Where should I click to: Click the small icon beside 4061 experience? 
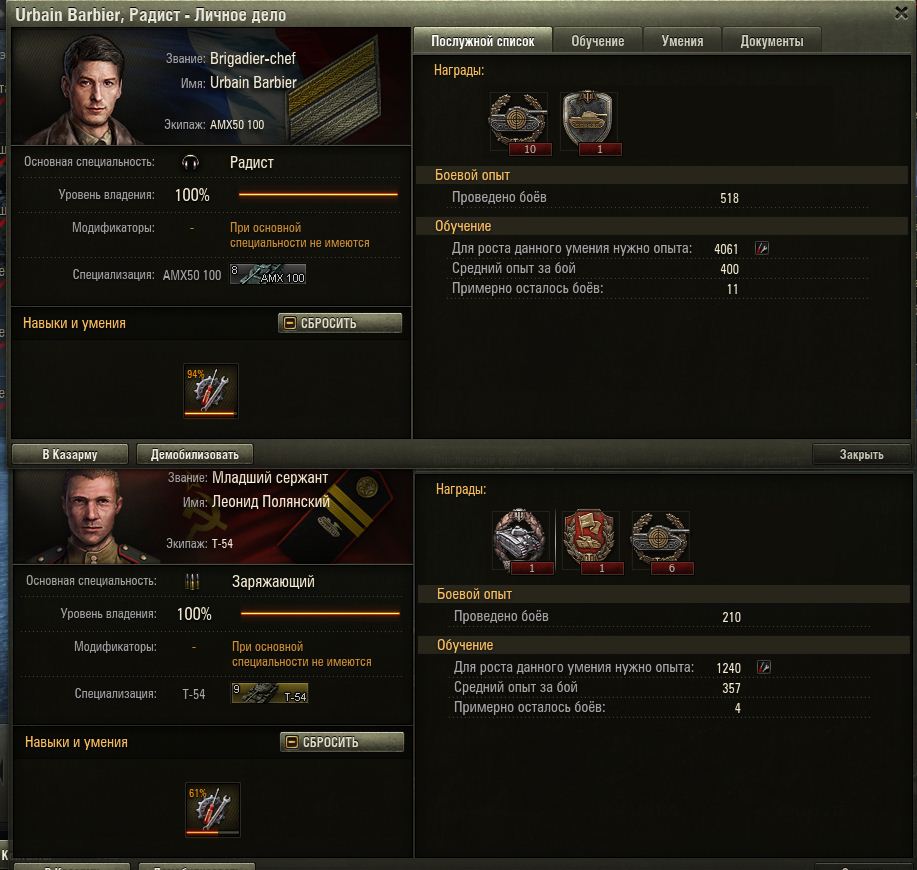tap(762, 248)
